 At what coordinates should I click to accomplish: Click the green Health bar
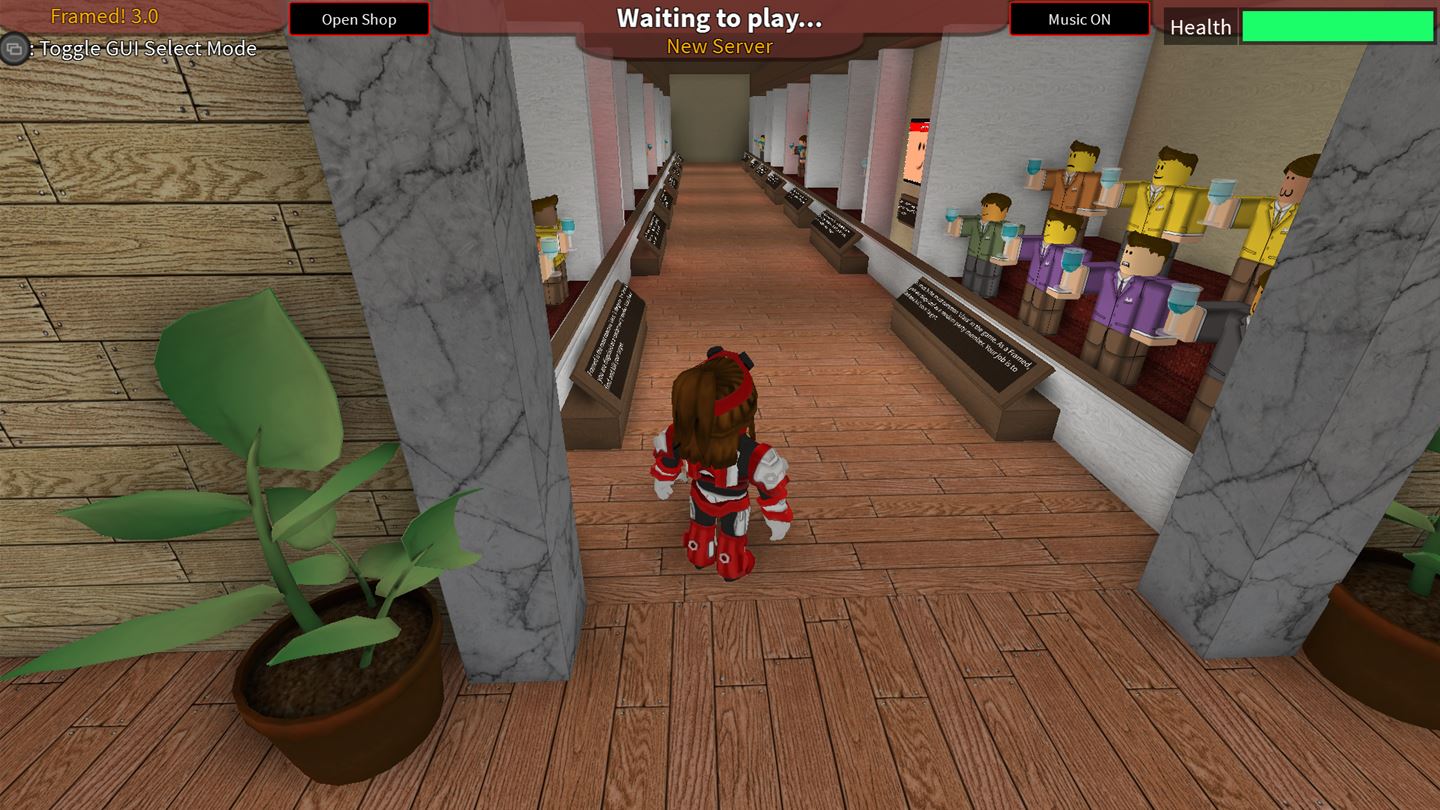[1335, 27]
